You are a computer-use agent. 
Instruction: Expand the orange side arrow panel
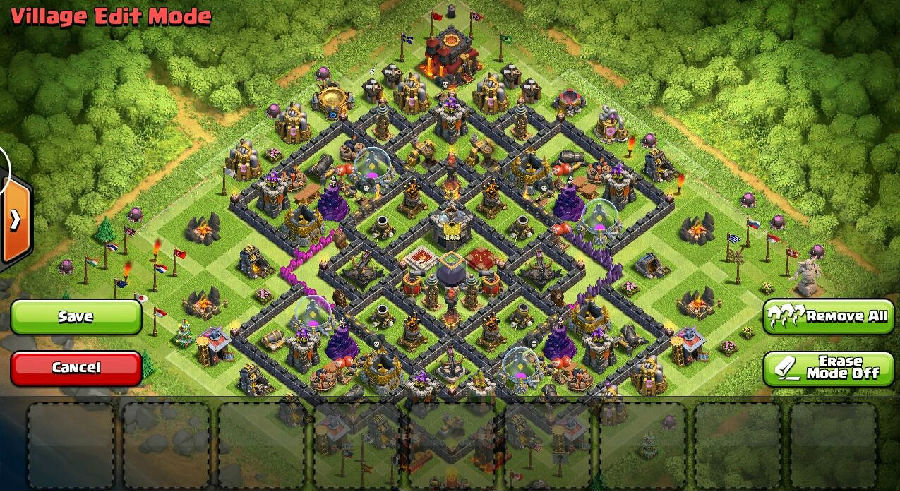tap(14, 220)
